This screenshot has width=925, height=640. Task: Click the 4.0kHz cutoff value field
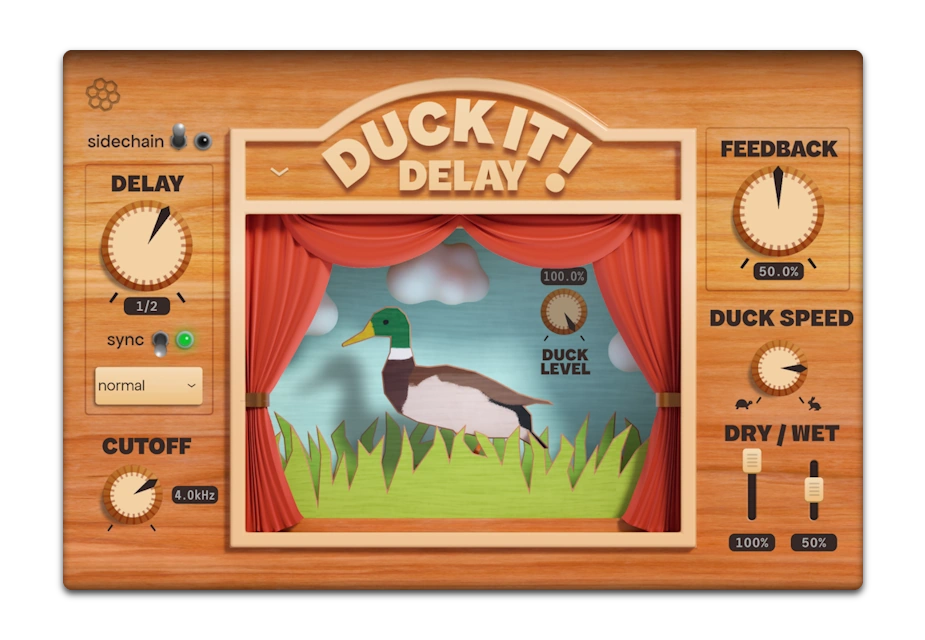(194, 494)
